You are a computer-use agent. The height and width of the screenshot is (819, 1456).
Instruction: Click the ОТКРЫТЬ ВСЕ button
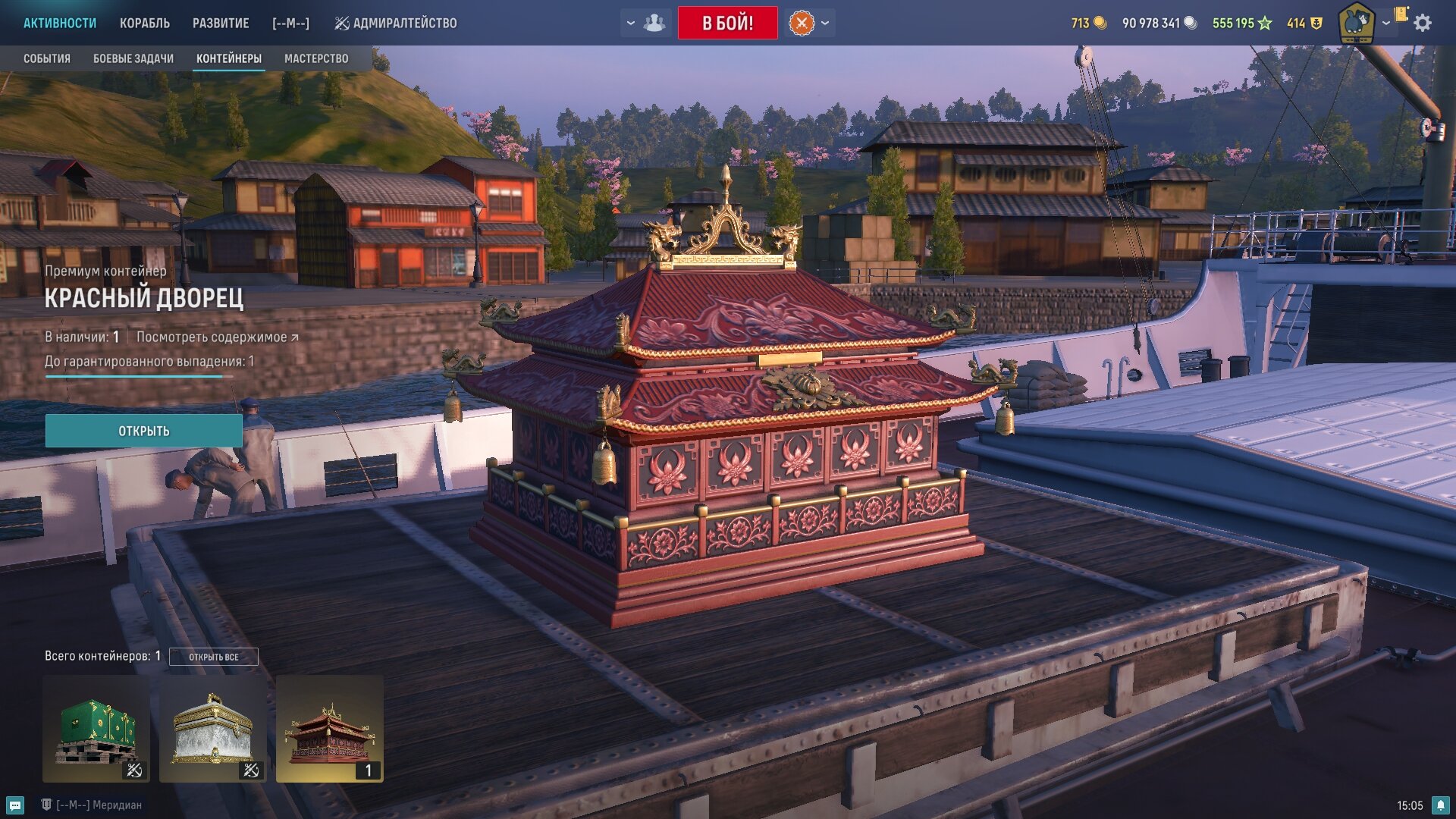[213, 657]
